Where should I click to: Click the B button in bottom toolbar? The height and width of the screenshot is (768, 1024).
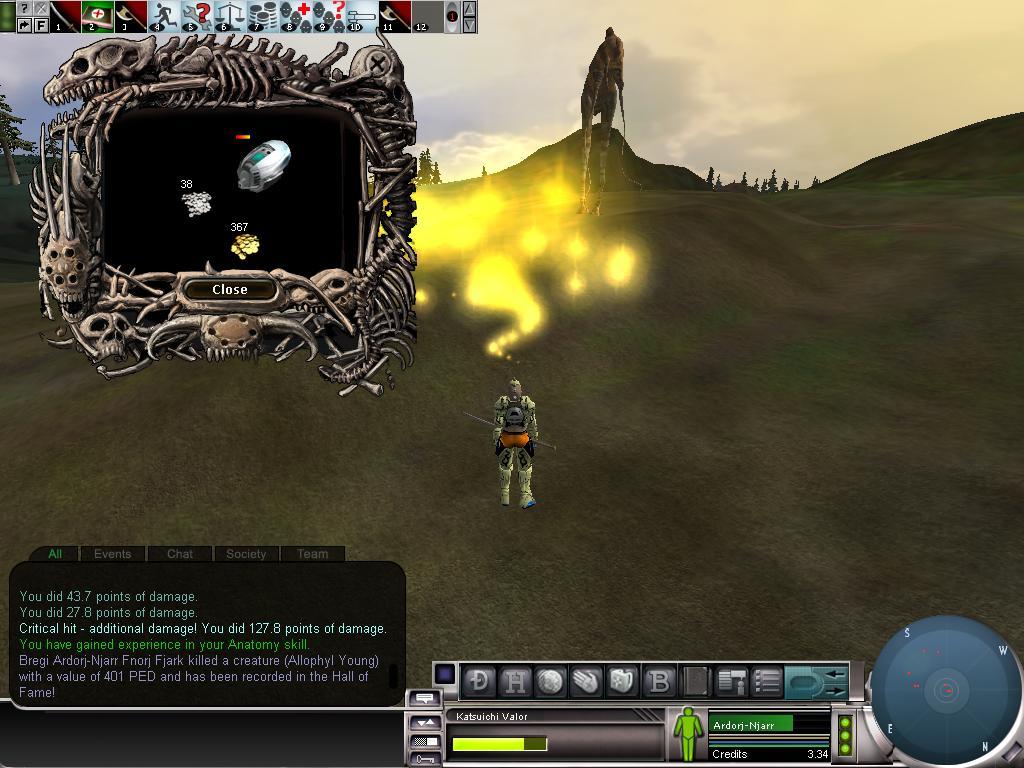pos(659,681)
